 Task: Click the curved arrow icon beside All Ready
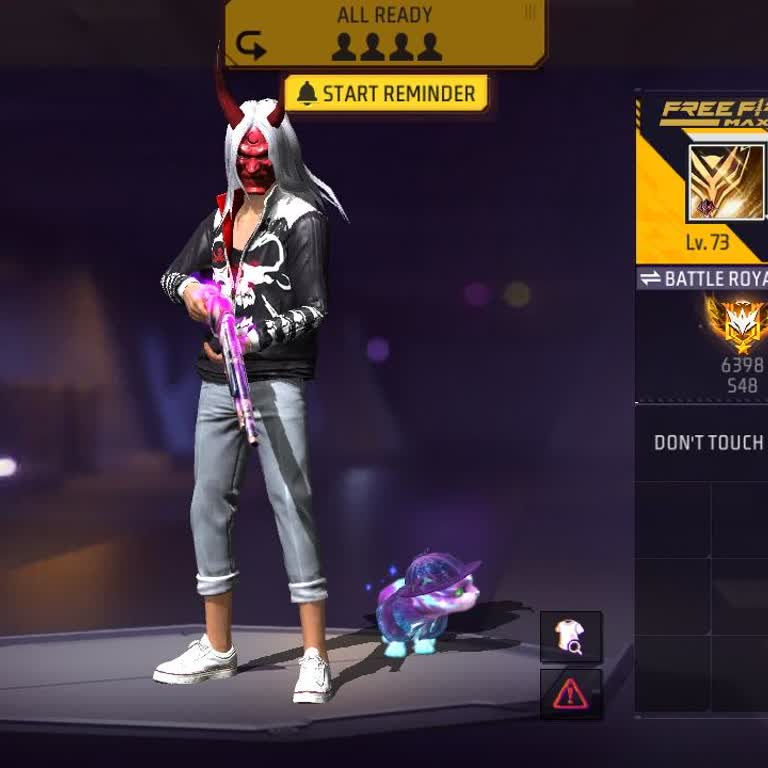(x=251, y=45)
